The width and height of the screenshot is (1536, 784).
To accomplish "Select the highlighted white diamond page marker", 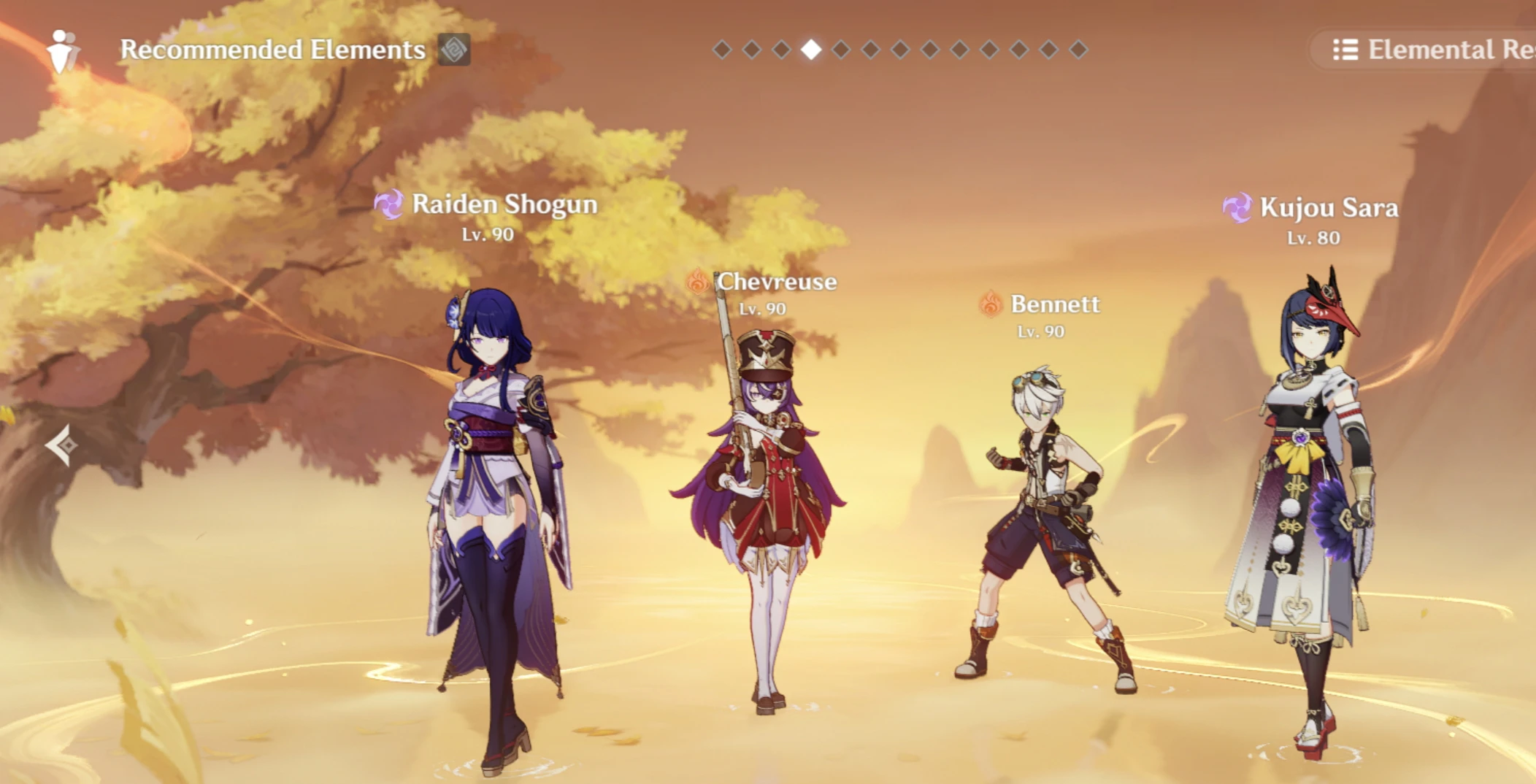I will click(x=810, y=50).
